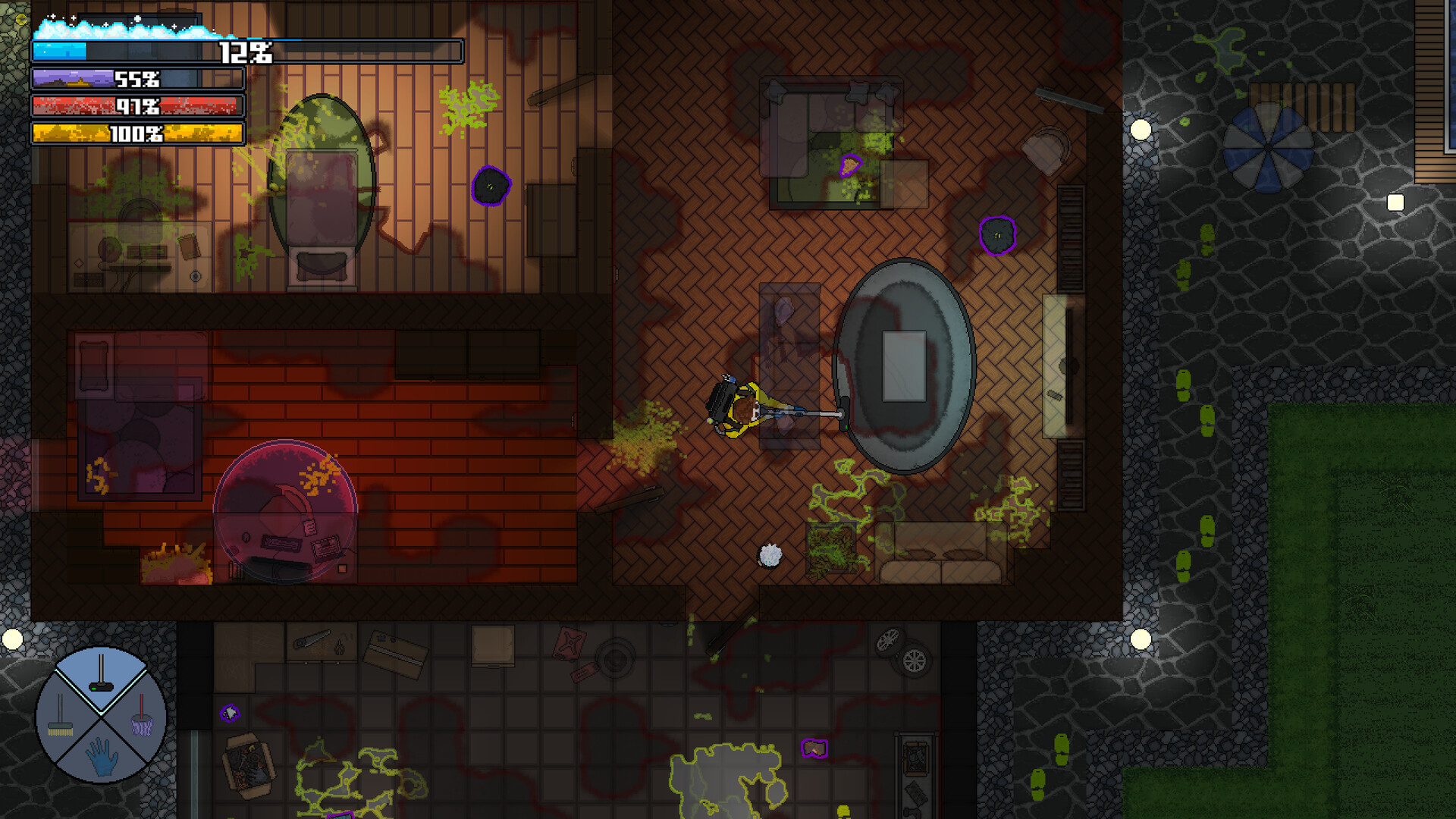This screenshot has height=819, width=1456.
Task: Pick up the purple-outlined black stain near the bed
Action: click(492, 186)
